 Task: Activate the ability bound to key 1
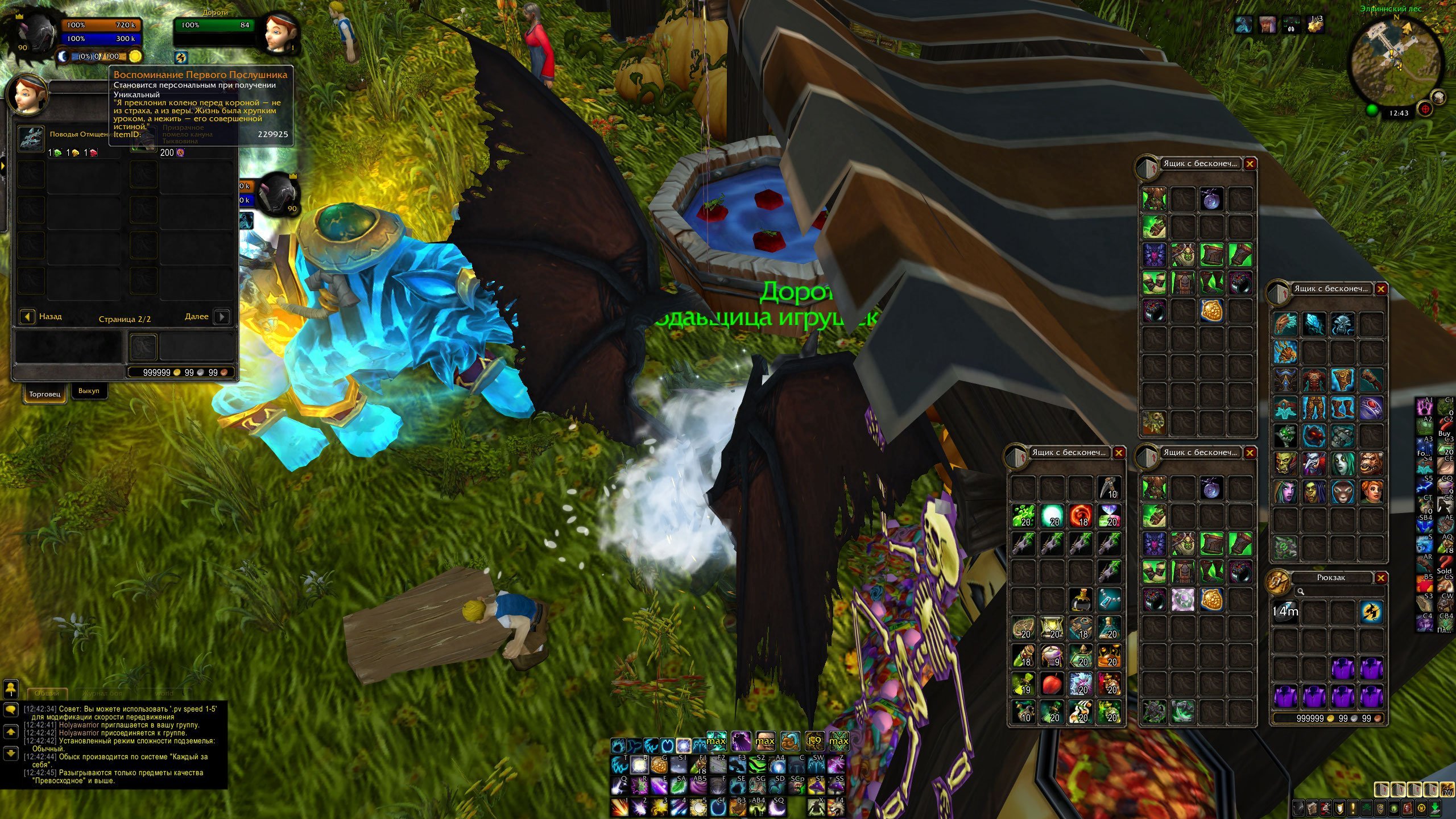click(x=620, y=808)
